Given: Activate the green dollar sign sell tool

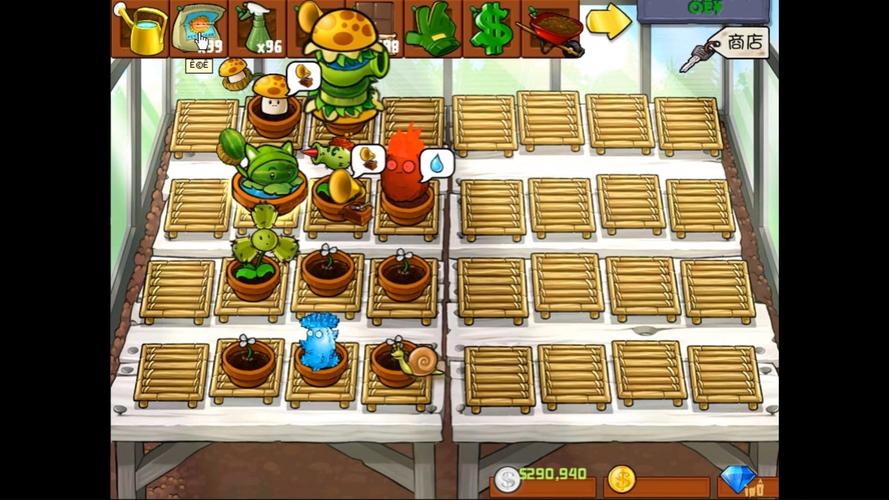Looking at the screenshot, I should tap(490, 27).
